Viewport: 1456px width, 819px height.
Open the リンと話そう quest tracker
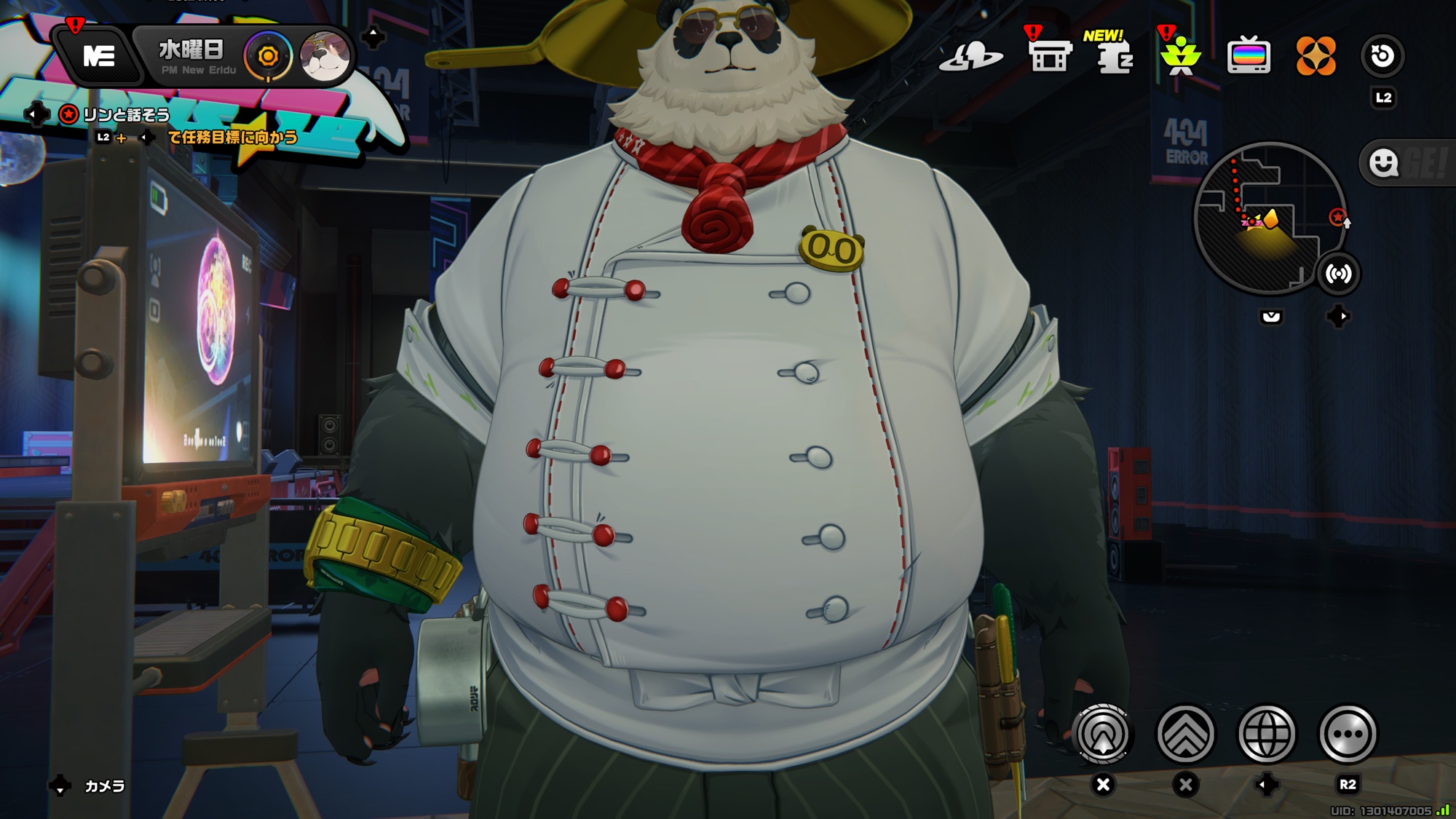[125, 115]
